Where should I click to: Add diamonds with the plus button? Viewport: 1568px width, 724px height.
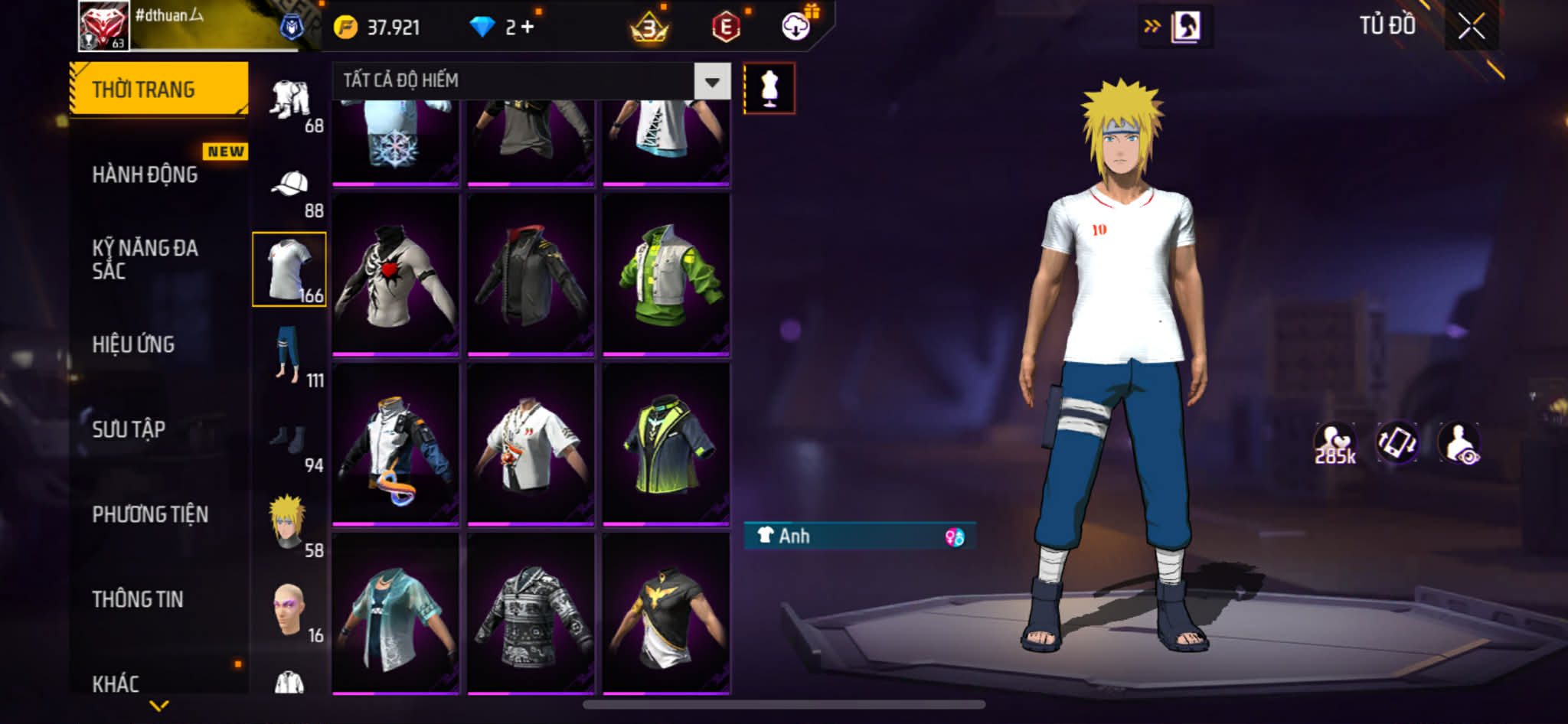(528, 27)
